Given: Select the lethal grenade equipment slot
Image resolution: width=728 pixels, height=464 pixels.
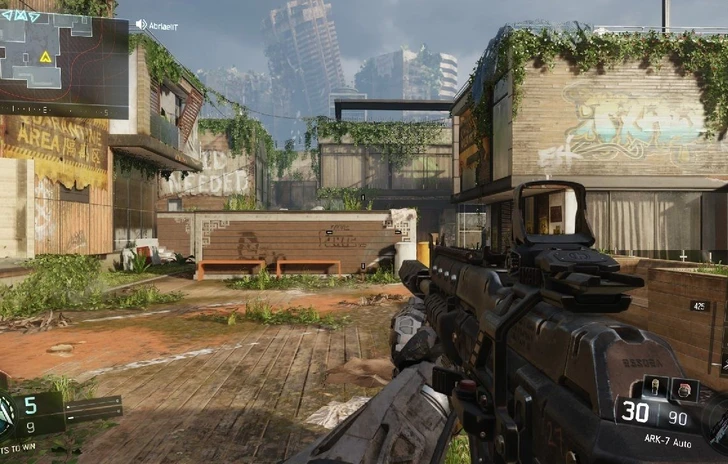Looking at the screenshot, I should pyautogui.click(x=656, y=387).
